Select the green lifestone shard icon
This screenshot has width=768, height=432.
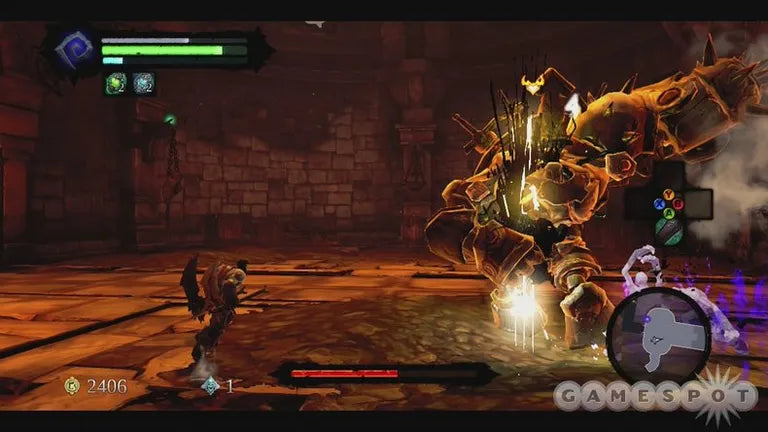[116, 84]
